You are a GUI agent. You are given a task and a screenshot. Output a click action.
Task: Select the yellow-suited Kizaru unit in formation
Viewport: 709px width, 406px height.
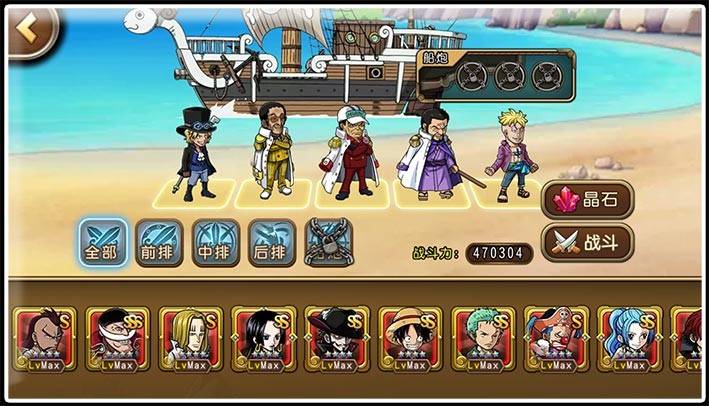275,150
